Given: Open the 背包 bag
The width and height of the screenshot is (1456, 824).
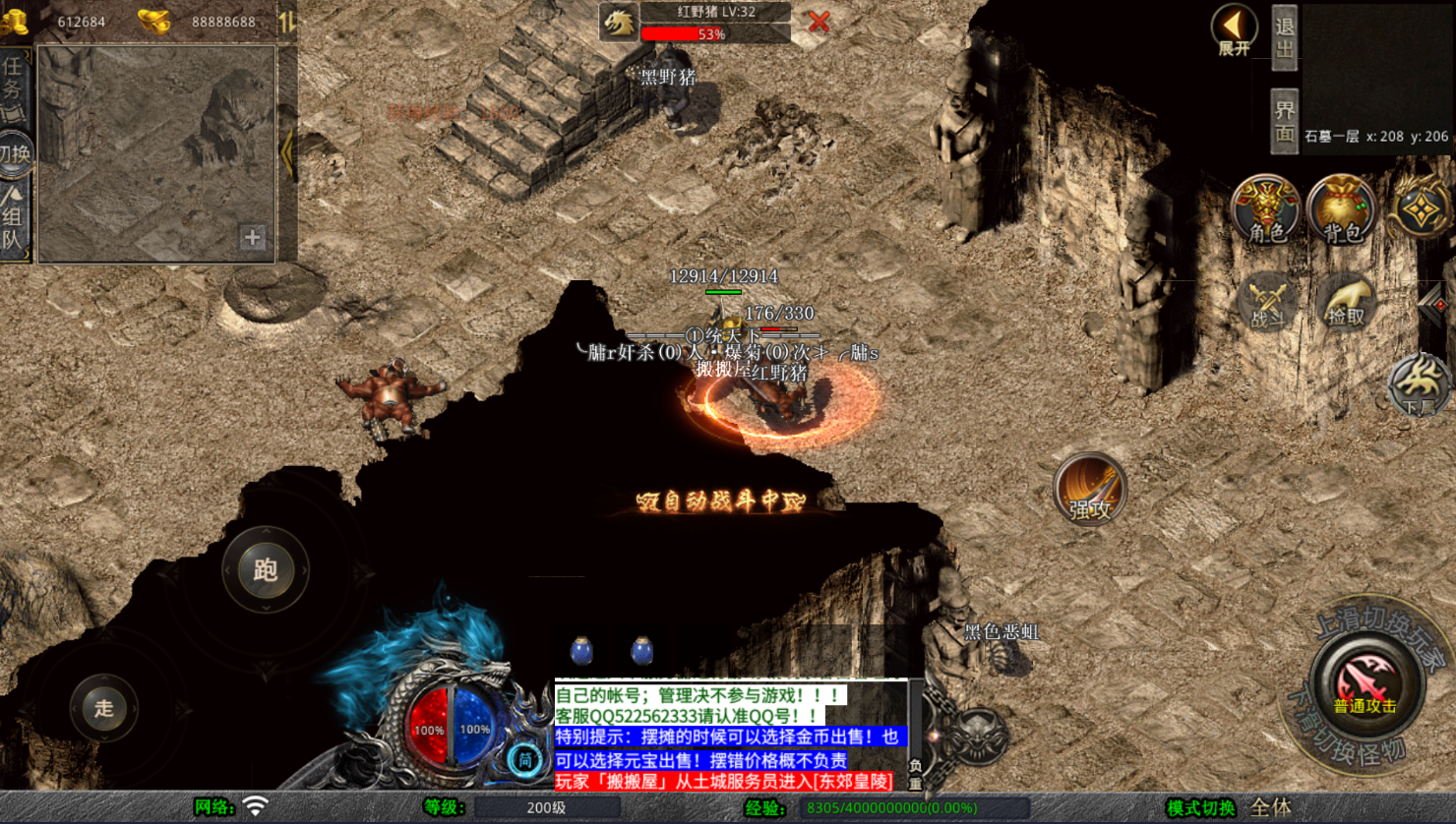Looking at the screenshot, I should 1342,209.
